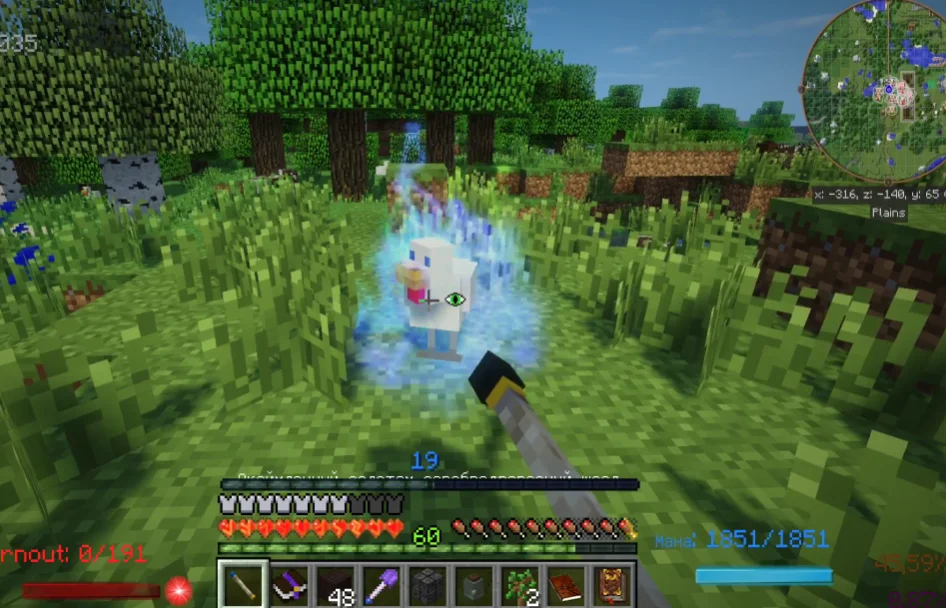Image resolution: width=946 pixels, height=608 pixels.
Task: Select the ornate gold-trimmed book slot
Action: 613,585
